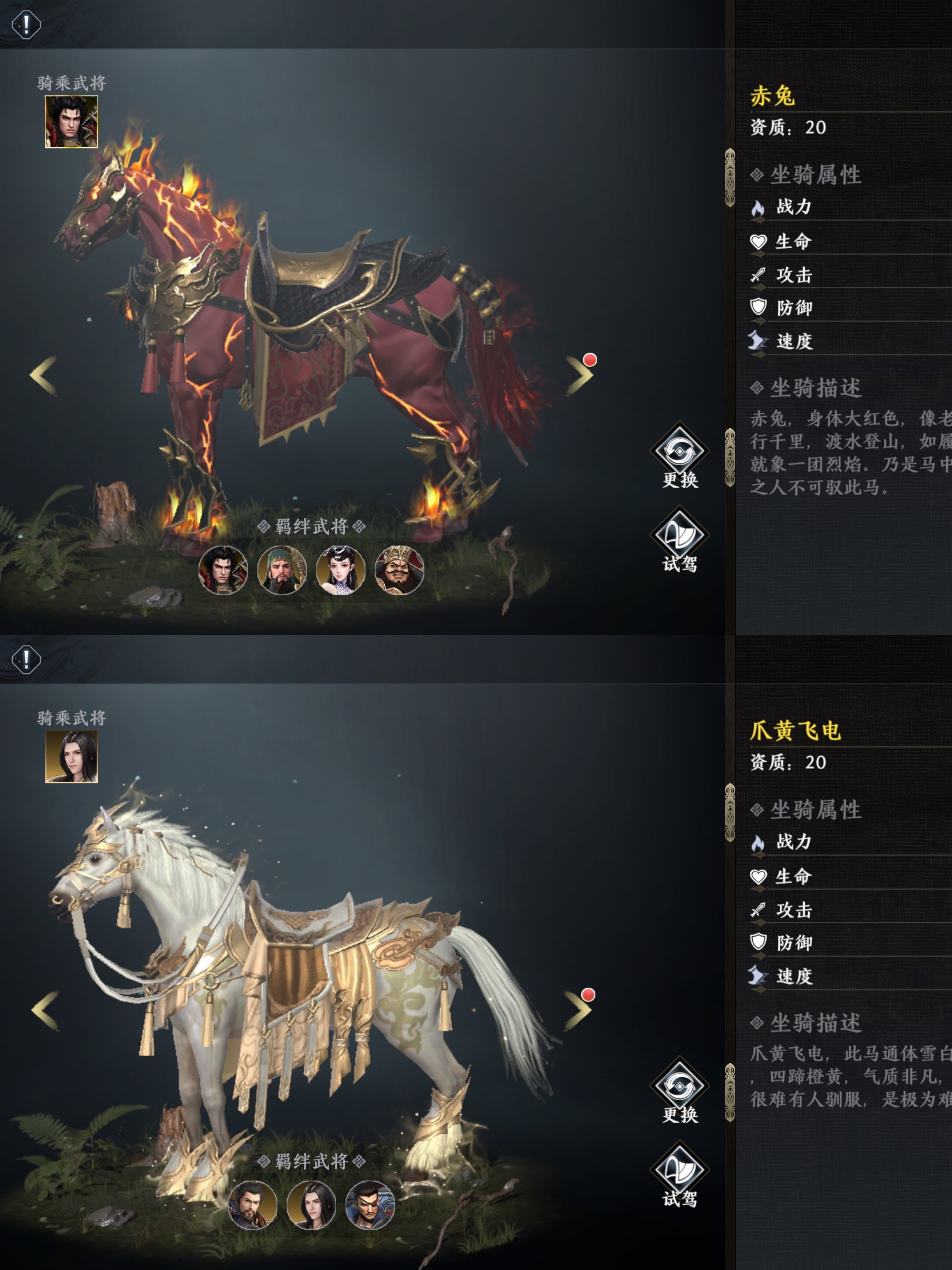The height and width of the screenshot is (1270, 952).
Task: Click the 防御 shield icon for 赤兔
Action: (759, 308)
